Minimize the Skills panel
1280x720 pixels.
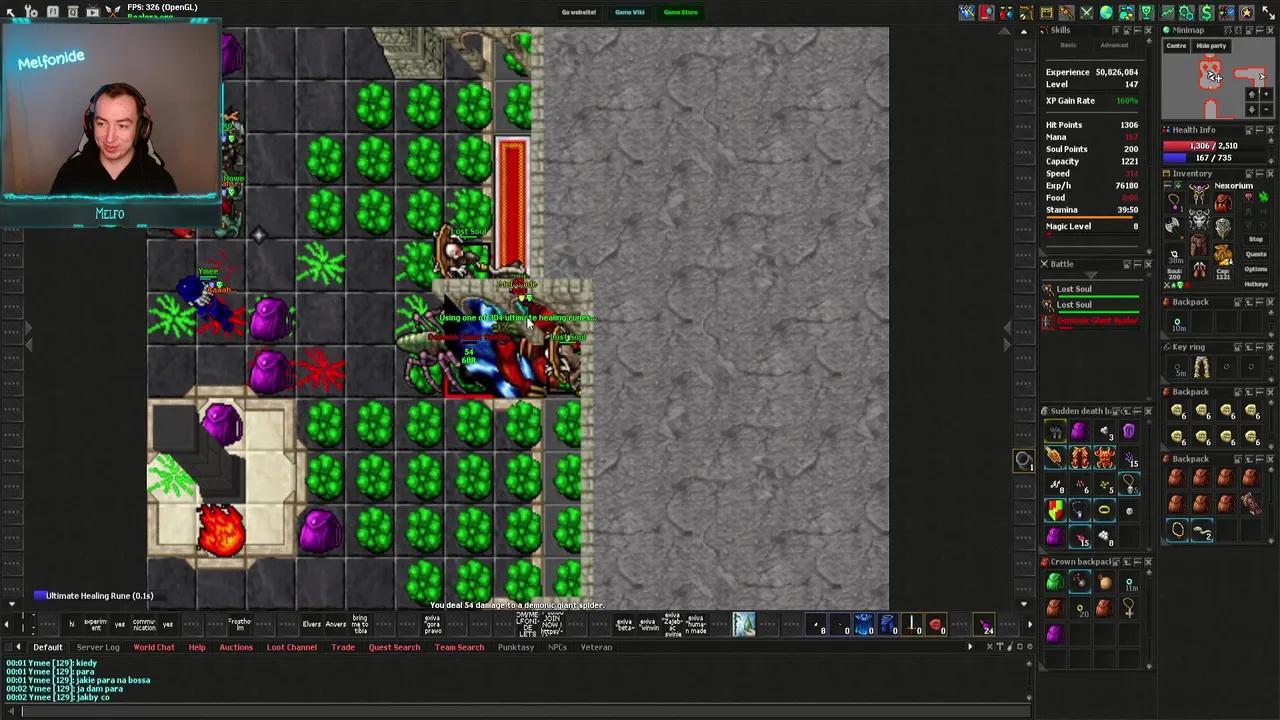click(1138, 30)
